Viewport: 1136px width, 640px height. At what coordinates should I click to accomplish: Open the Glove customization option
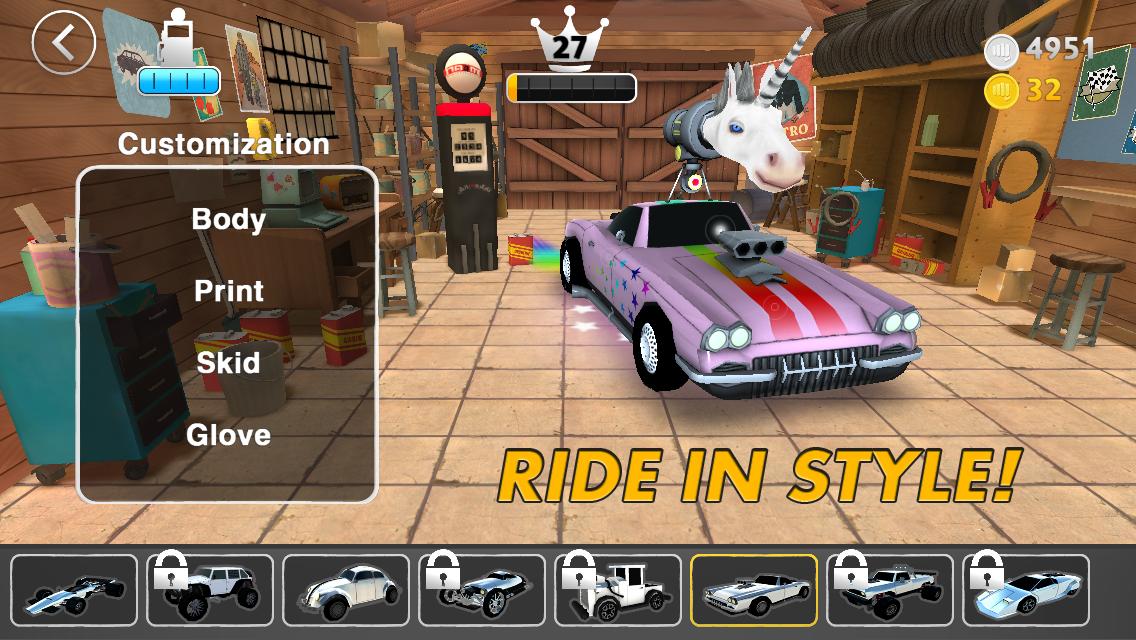pos(228,434)
